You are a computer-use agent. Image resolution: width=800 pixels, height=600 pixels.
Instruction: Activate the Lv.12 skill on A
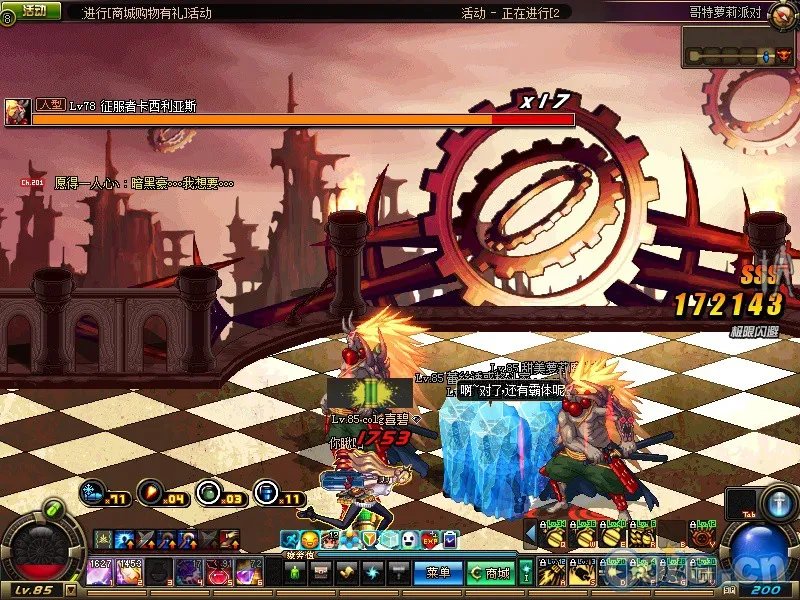553,573
